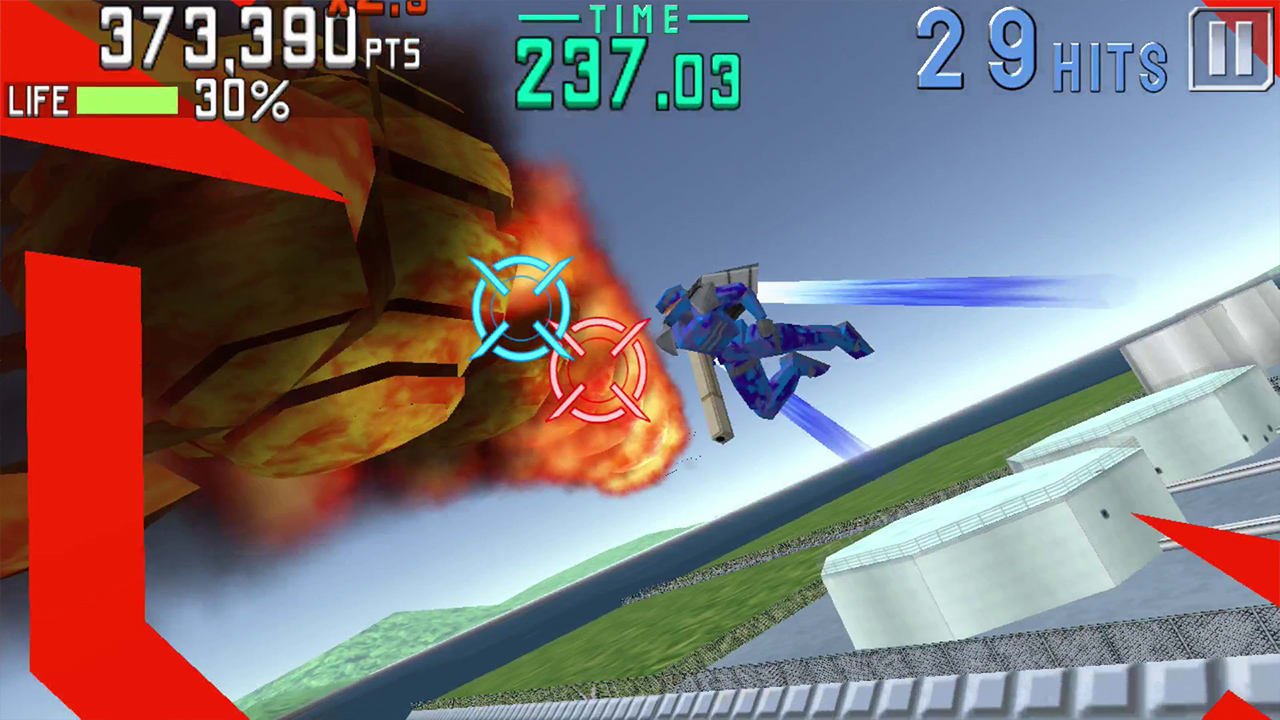Click the LIFE label to toggle the health display

pos(37,101)
